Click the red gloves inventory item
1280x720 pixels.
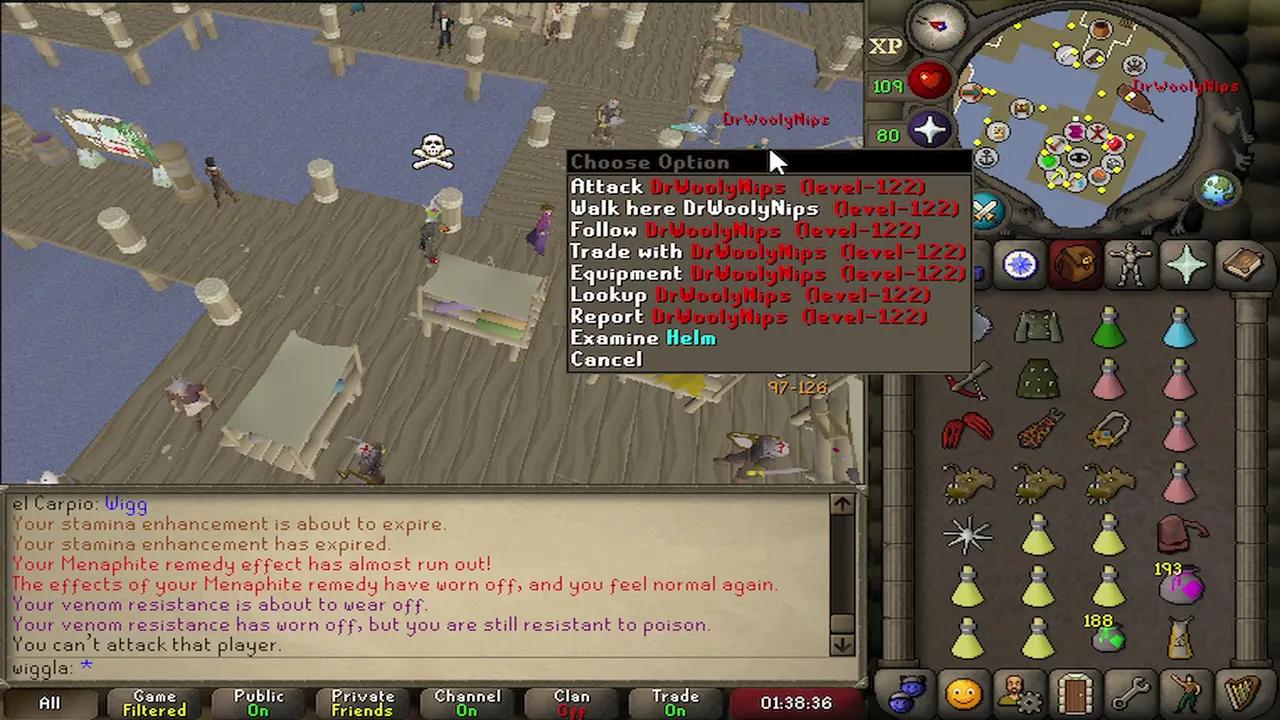[x=967, y=430]
